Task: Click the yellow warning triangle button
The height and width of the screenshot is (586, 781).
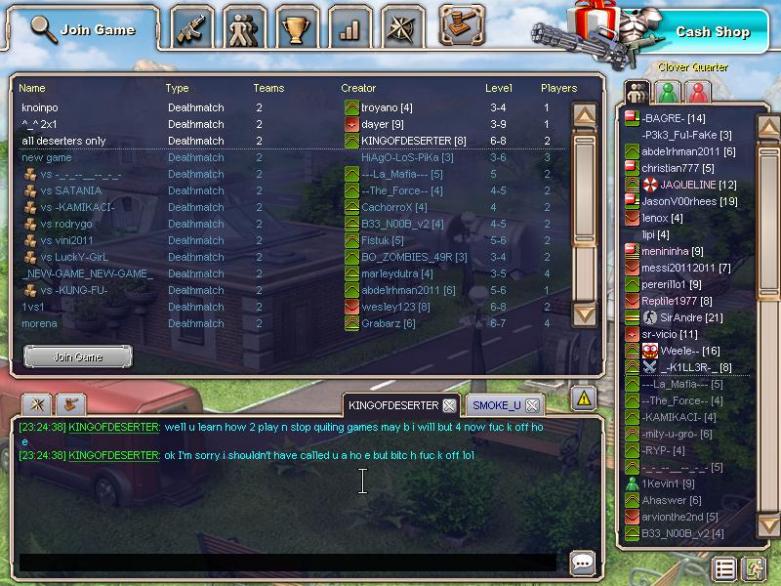Action: [584, 398]
